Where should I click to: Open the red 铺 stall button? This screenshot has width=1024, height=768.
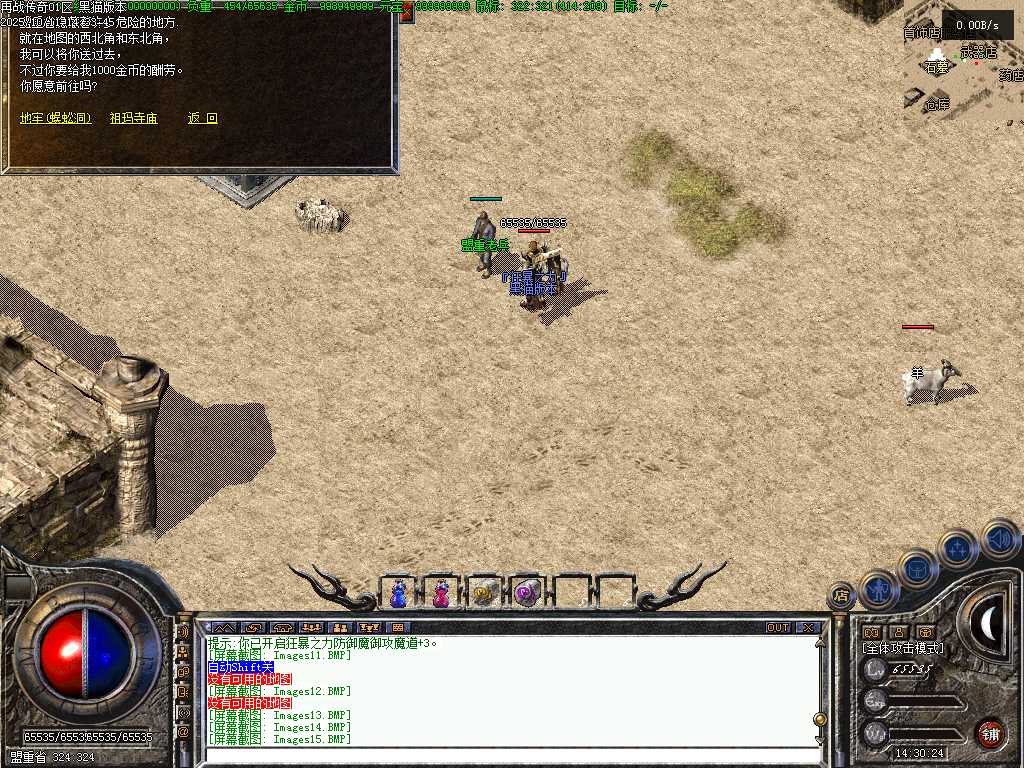click(990, 733)
